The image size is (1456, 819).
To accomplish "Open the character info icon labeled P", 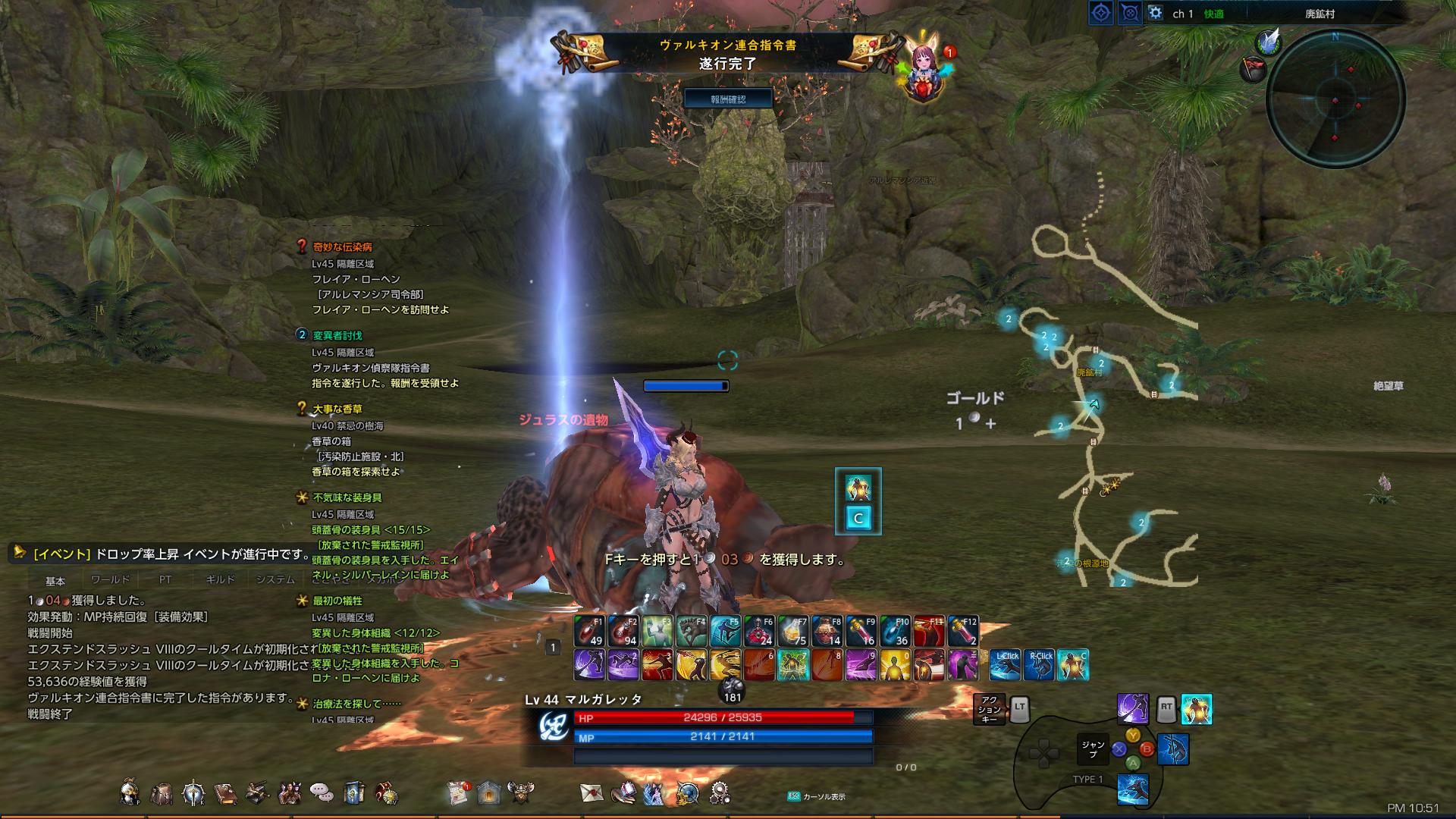I will point(129,791).
